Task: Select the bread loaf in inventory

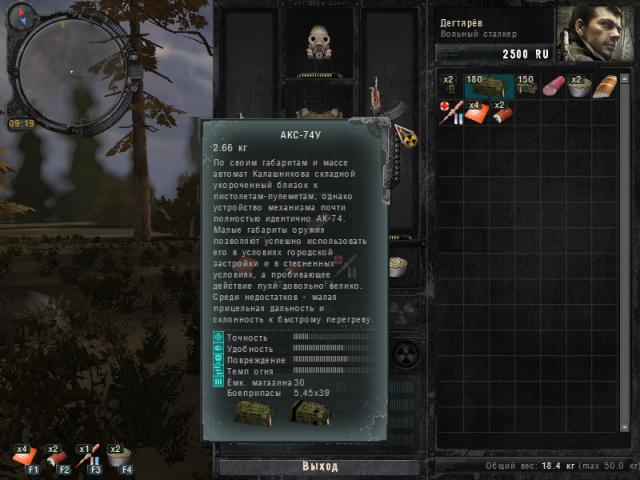Action: tap(607, 87)
